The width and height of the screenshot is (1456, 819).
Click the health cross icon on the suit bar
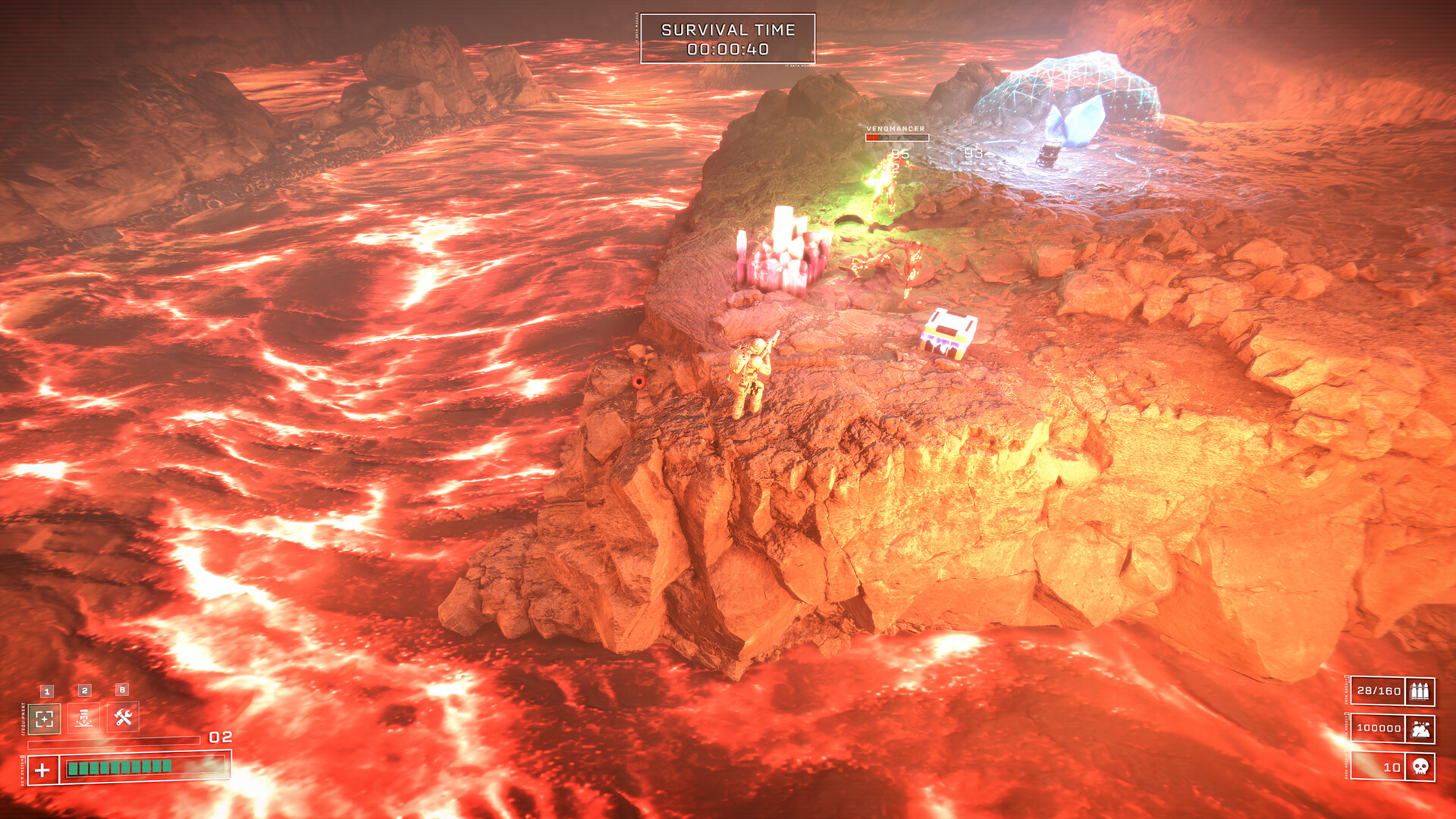tap(42, 769)
